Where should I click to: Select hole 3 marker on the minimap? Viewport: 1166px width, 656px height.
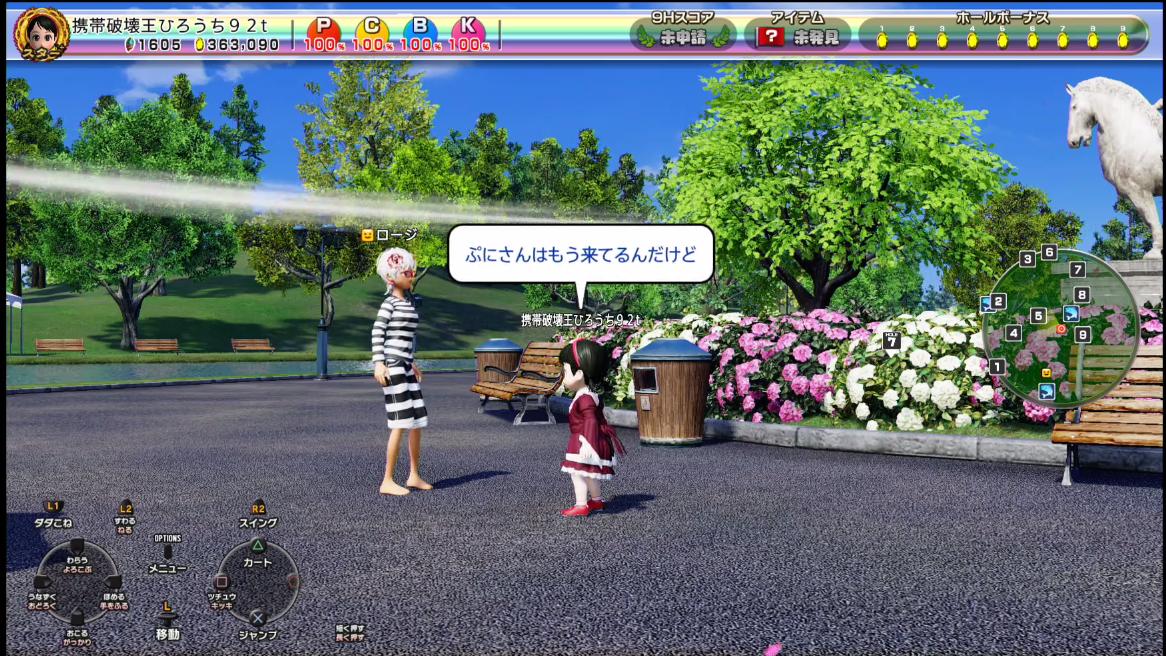tap(1027, 260)
